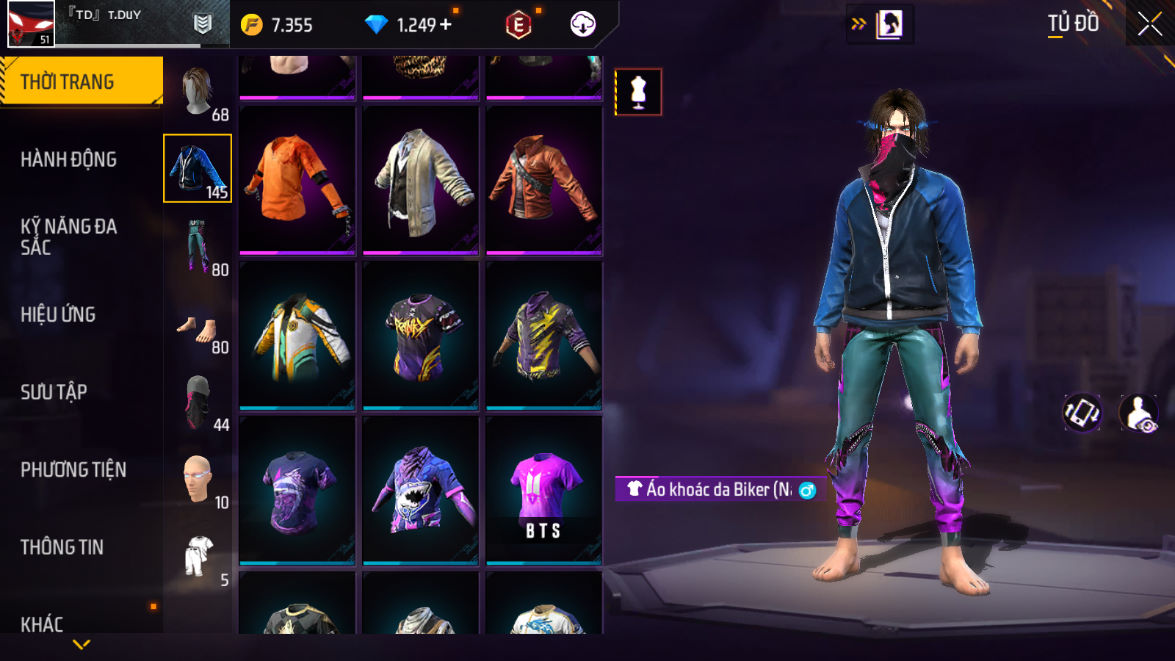This screenshot has height=661, width=1175.
Task: Show the THÔNG TIN section
Action: (62, 547)
